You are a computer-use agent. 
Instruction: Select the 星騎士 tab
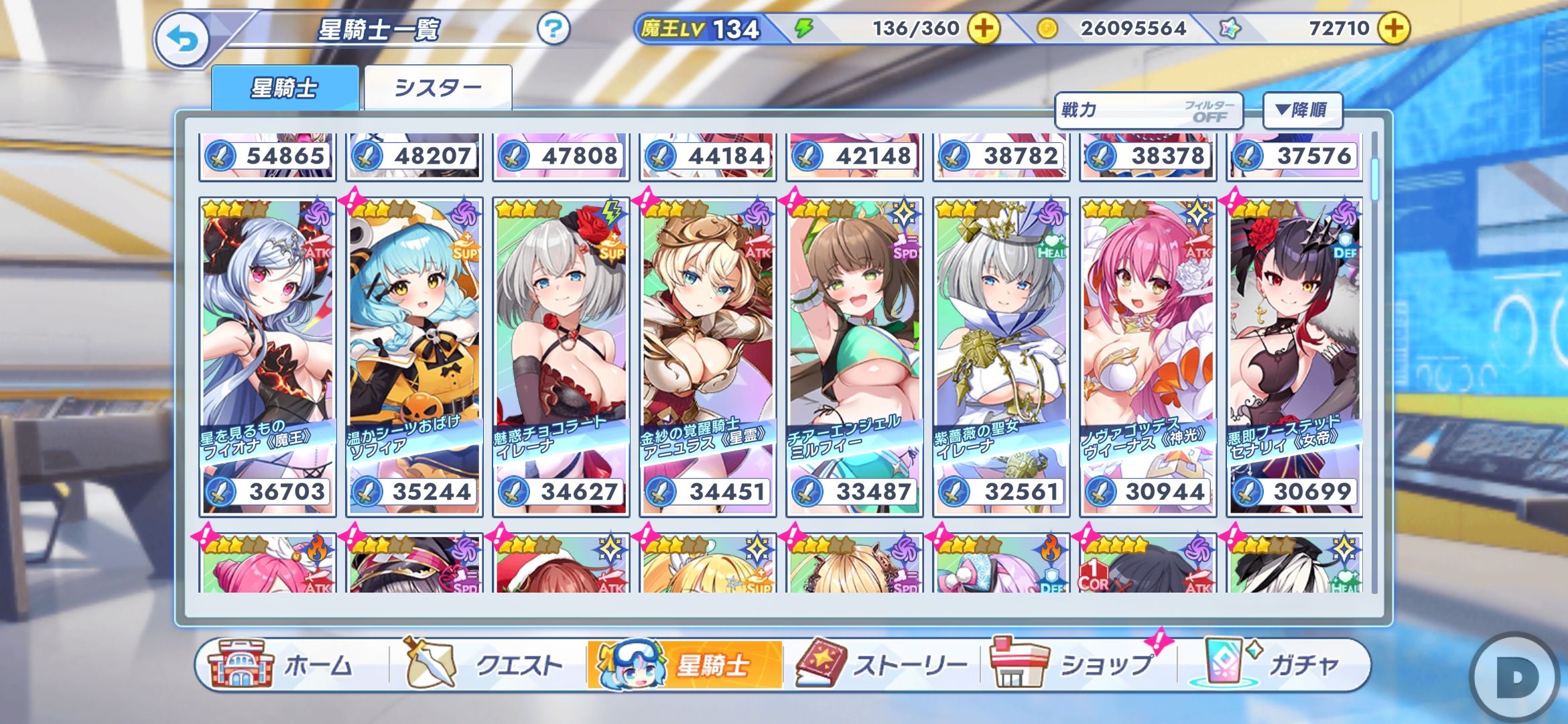[285, 88]
